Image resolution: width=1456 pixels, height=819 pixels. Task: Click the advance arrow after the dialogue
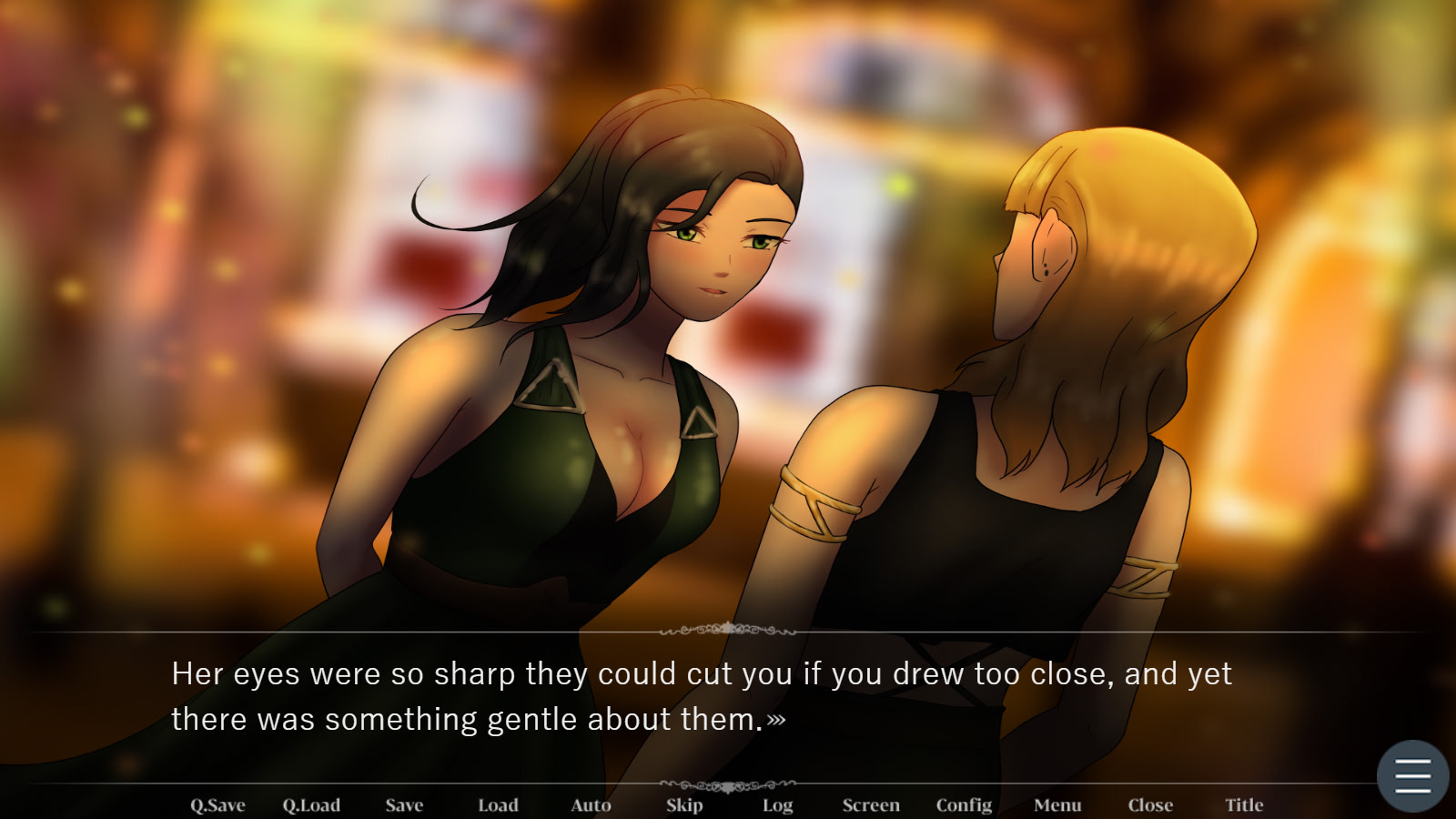point(775,721)
